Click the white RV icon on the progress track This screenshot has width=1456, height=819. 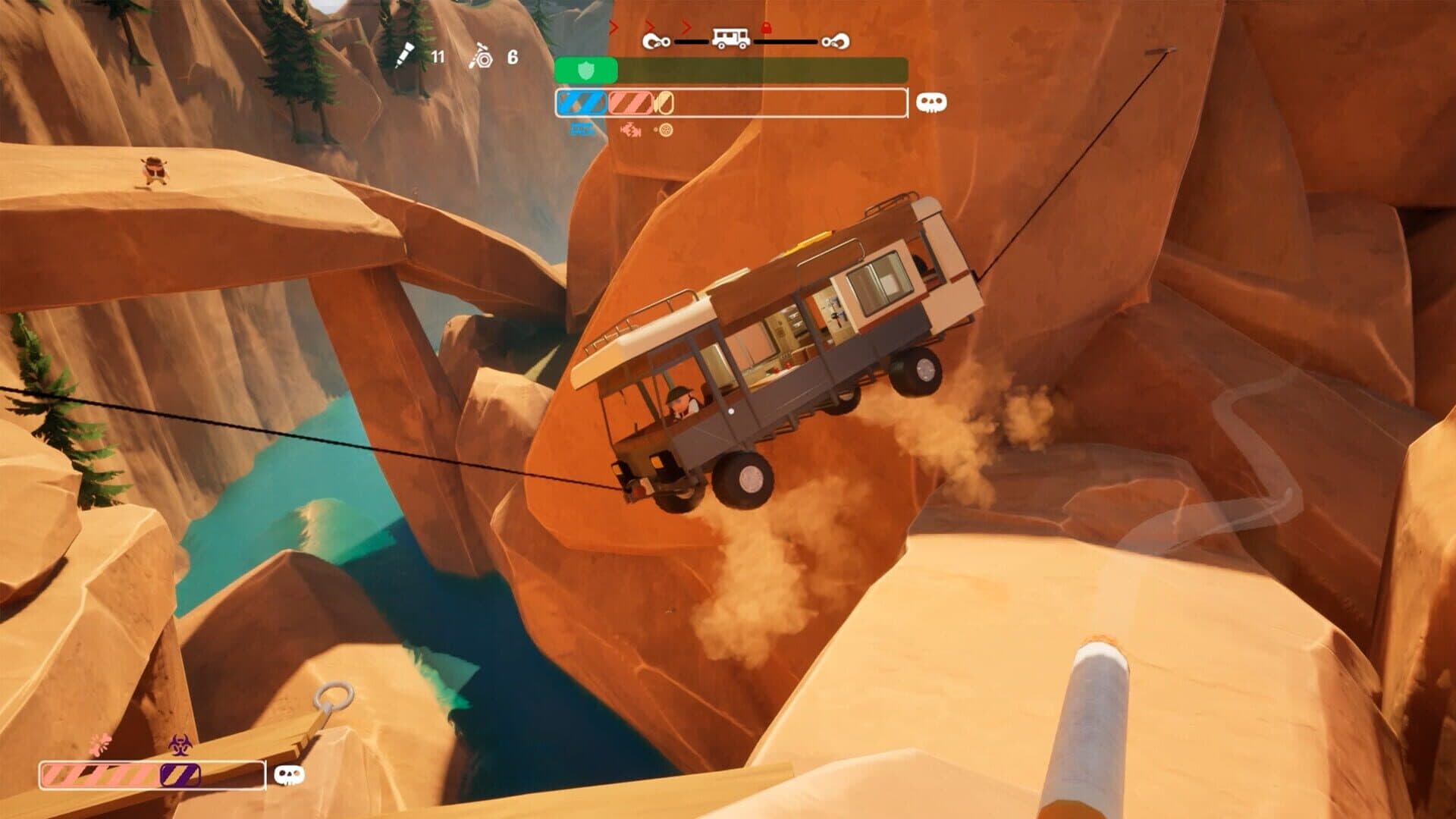730,36
